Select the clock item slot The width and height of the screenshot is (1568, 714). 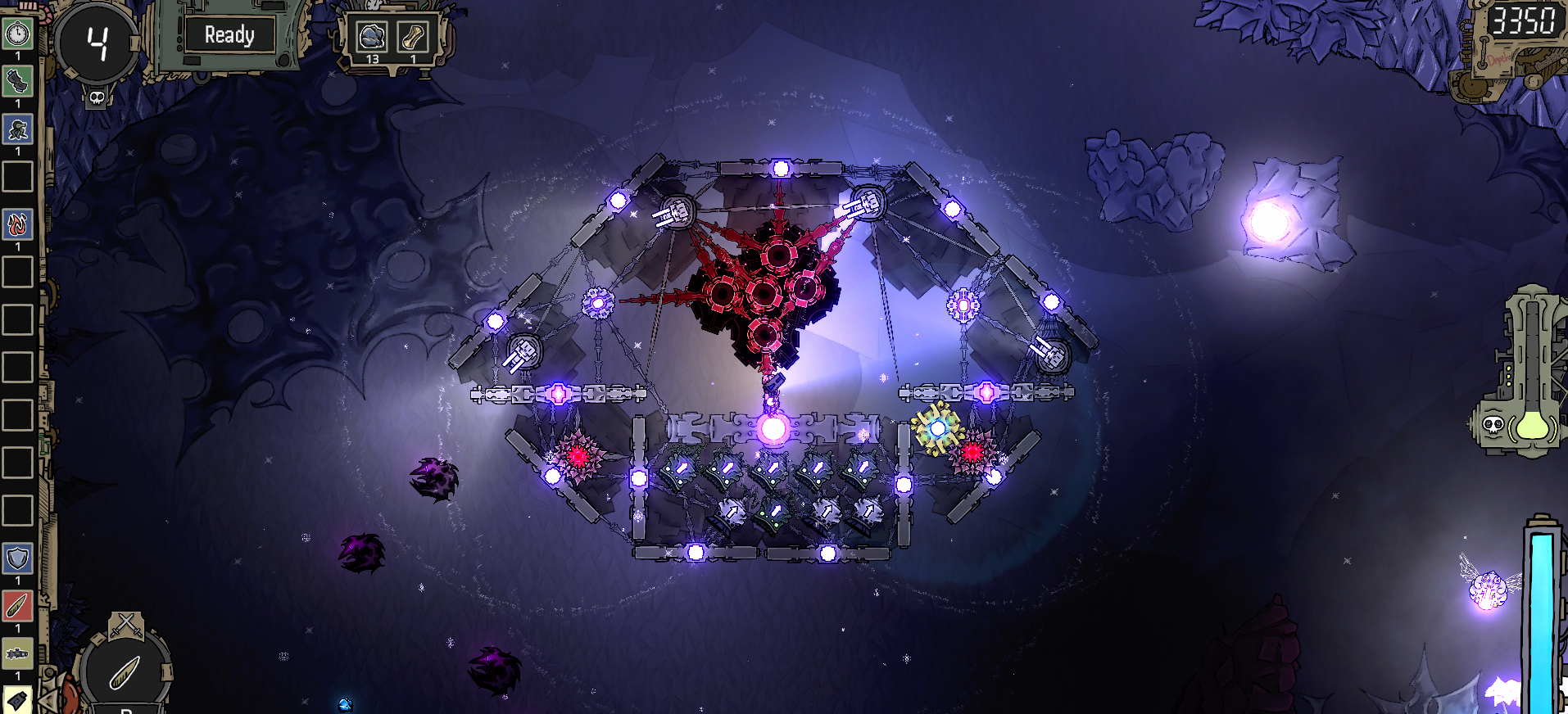(17, 34)
